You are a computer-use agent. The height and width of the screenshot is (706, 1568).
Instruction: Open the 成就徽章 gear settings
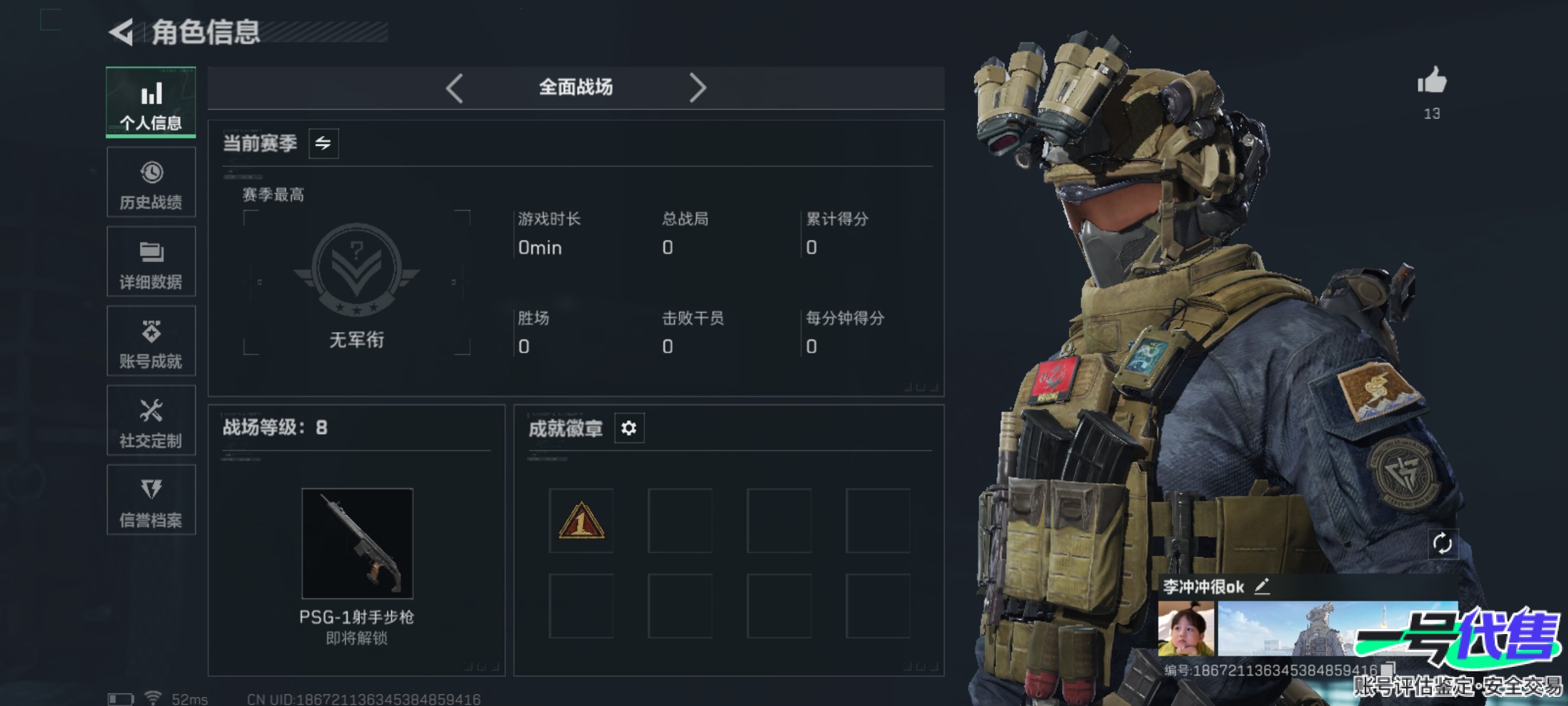[629, 428]
